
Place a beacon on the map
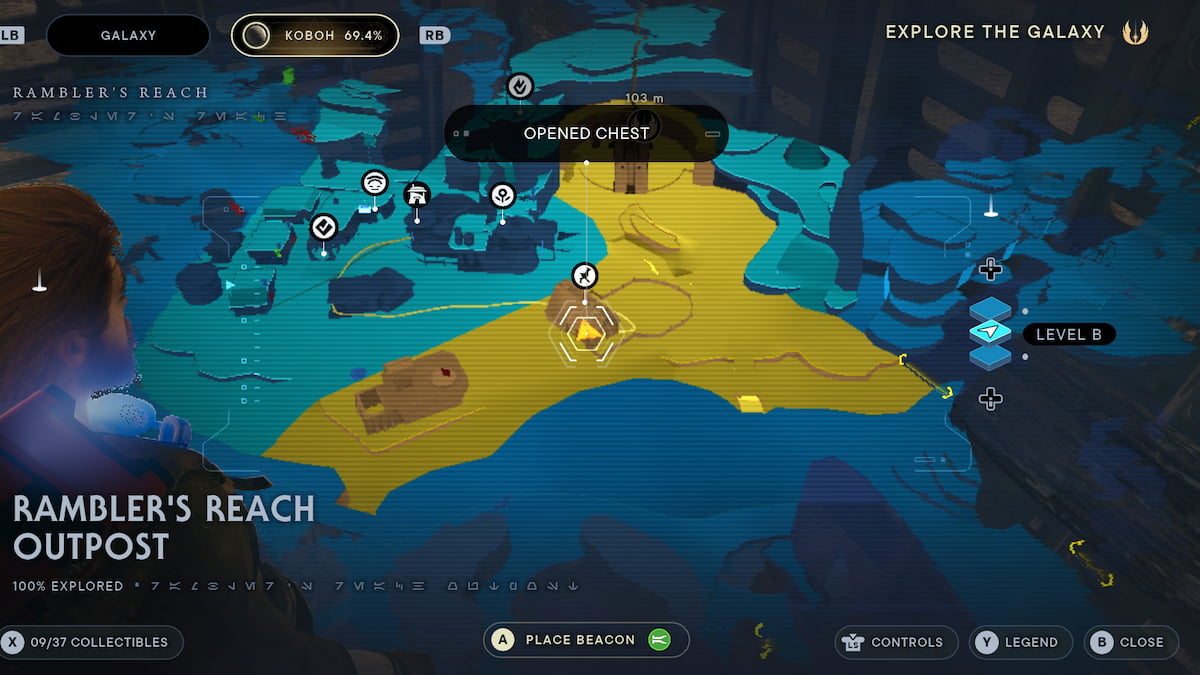[x=586, y=640]
